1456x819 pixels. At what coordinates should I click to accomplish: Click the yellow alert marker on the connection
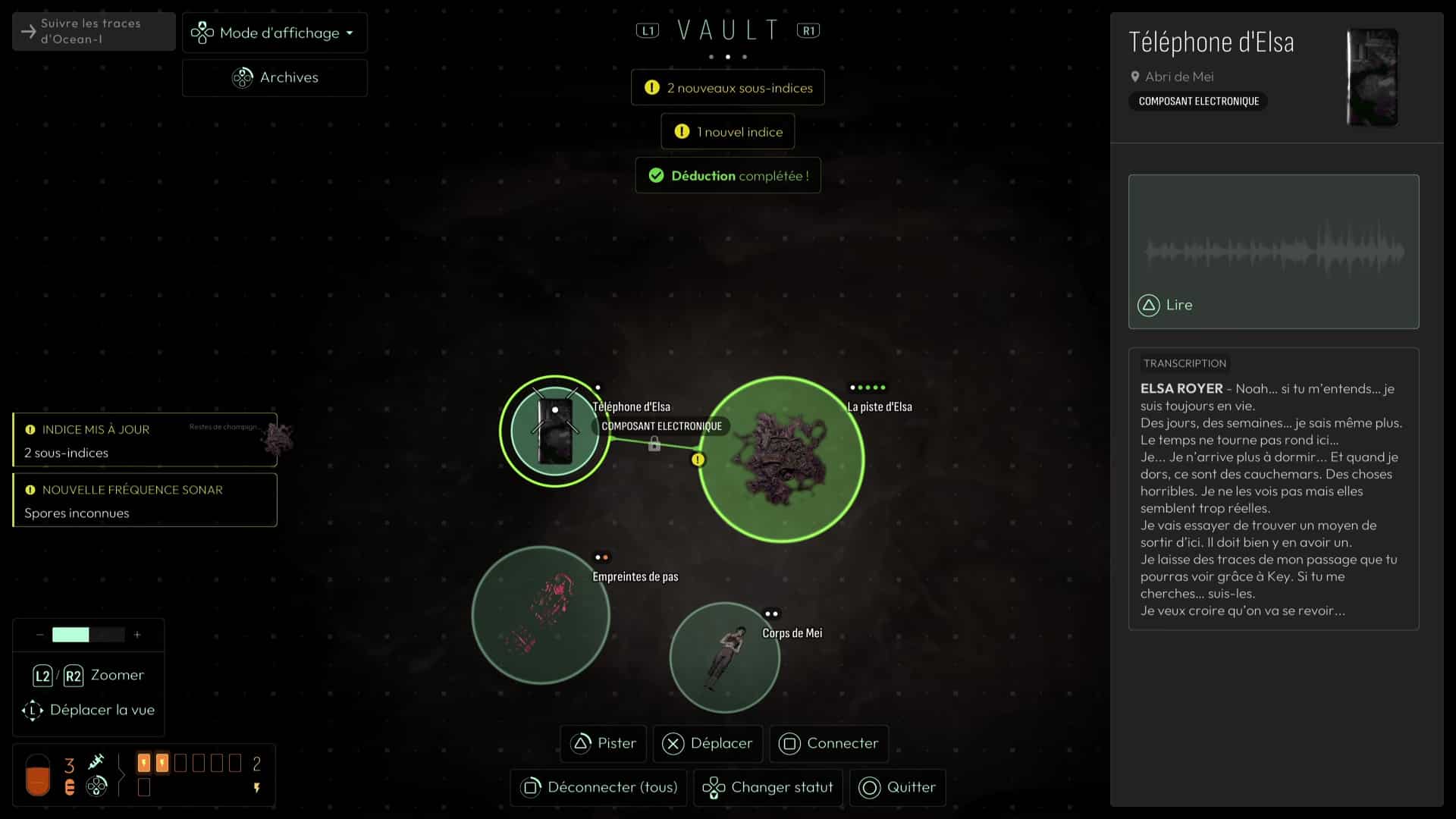(x=698, y=460)
